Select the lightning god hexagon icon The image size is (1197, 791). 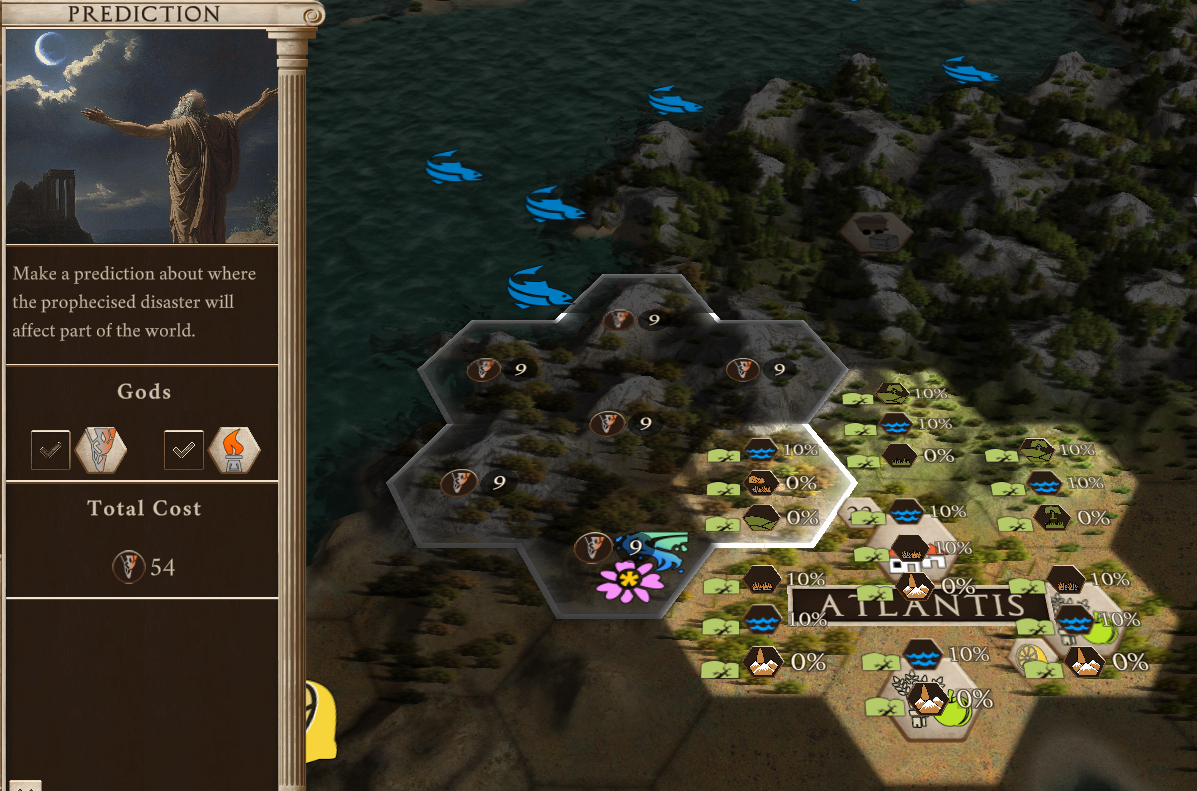pyautogui.click(x=101, y=450)
